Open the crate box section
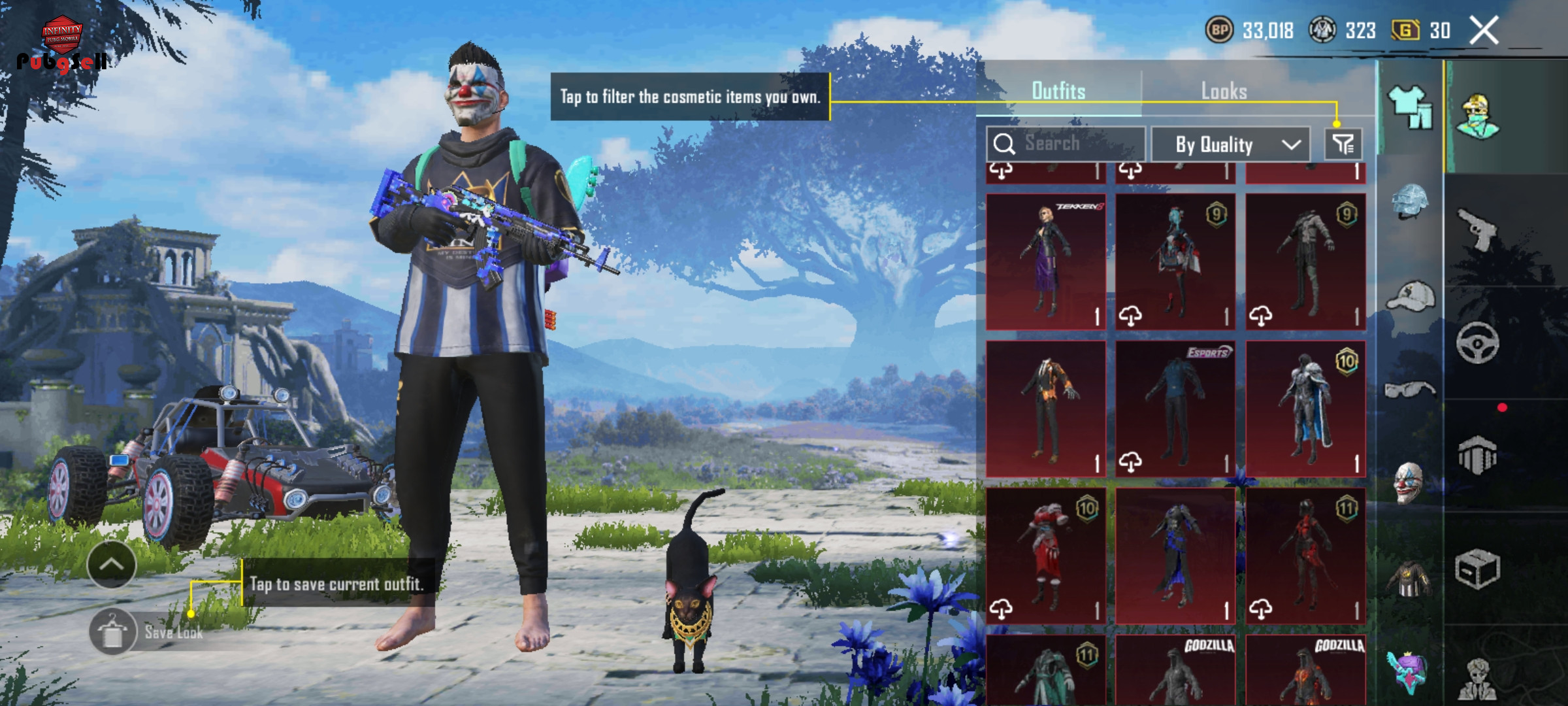Viewport: 1568px width, 706px height. pos(1477,569)
